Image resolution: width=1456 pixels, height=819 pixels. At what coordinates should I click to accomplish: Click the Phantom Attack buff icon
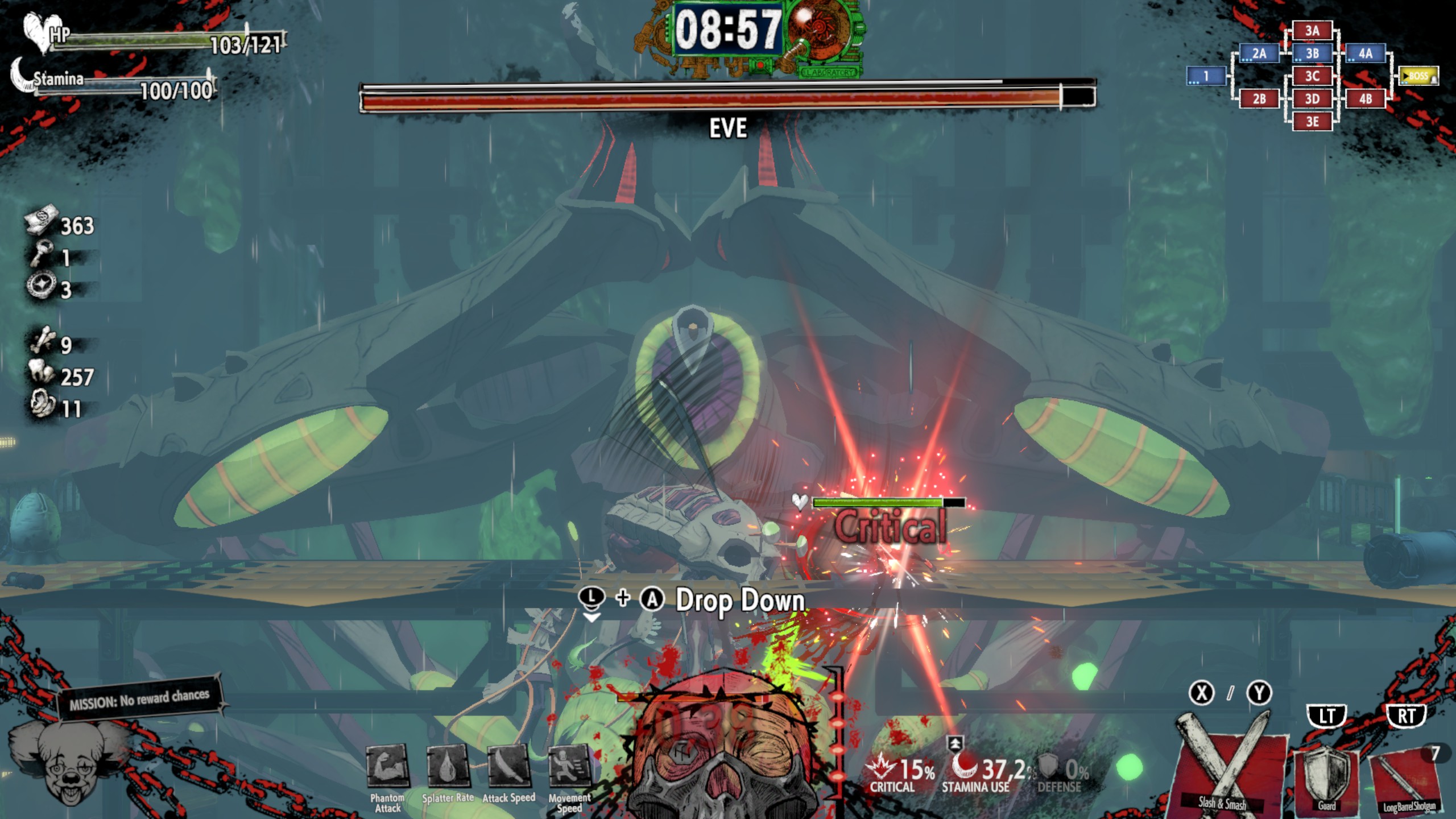coord(387,765)
